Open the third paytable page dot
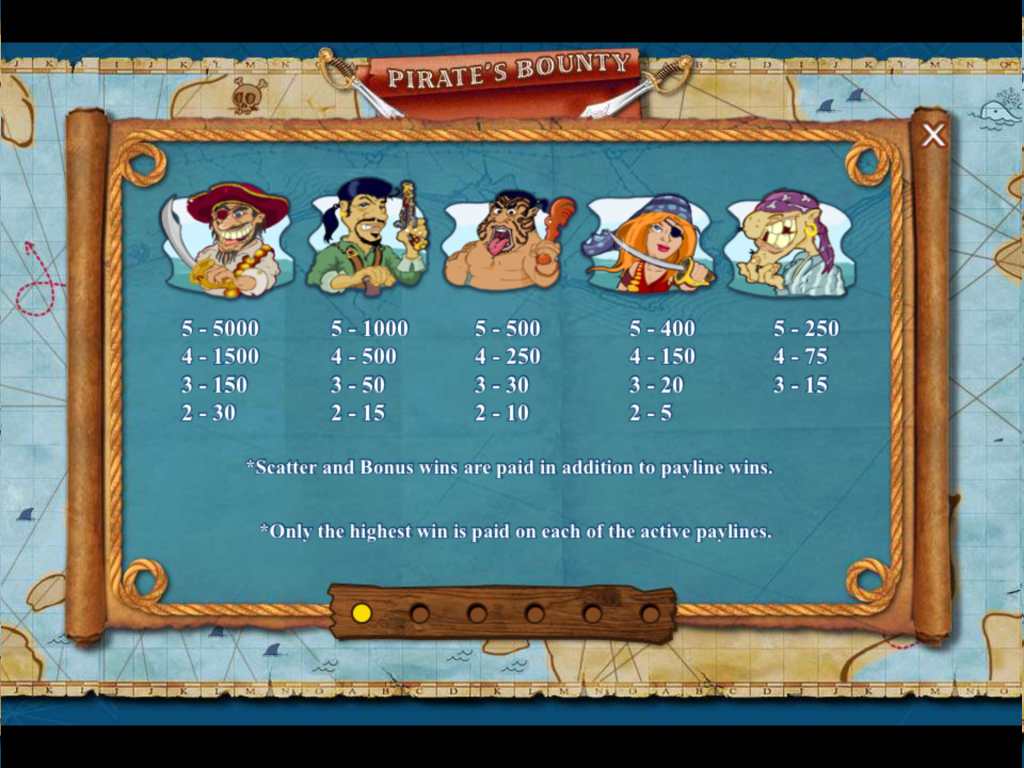This screenshot has width=1024, height=768. coord(477,613)
